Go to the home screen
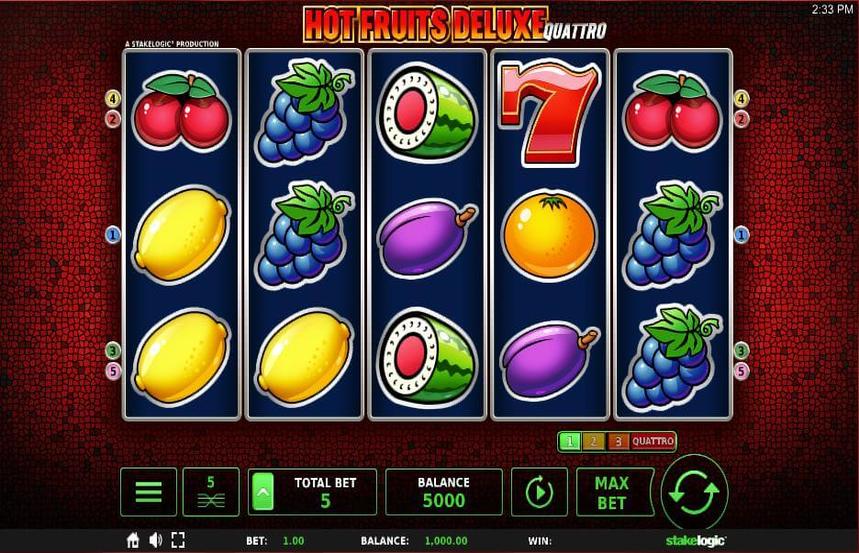859x553 pixels. tap(133, 540)
